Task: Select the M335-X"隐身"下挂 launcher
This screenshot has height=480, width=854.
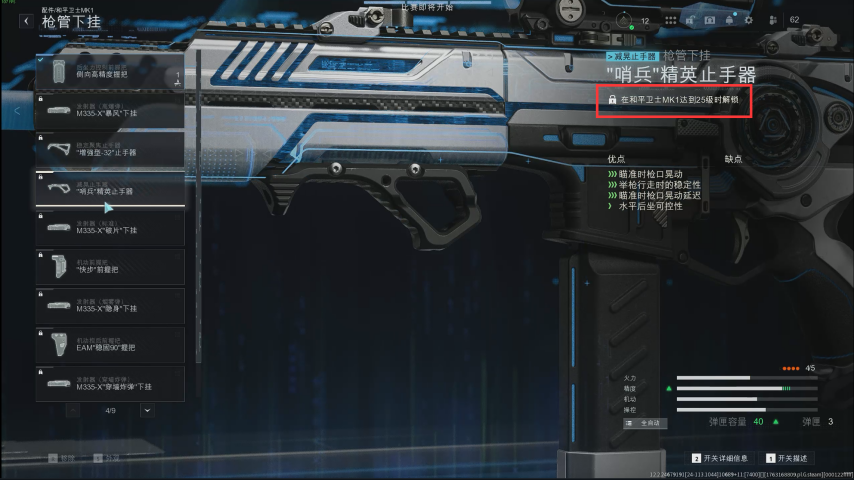Action: (x=110, y=305)
